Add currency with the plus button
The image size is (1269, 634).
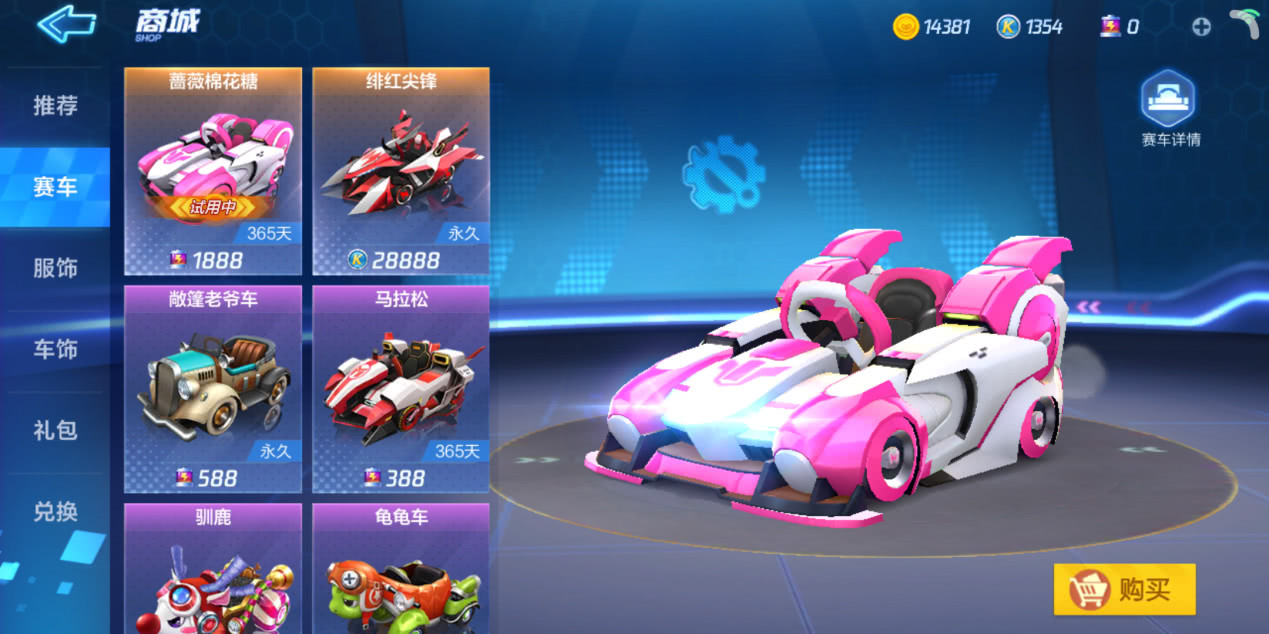click(1201, 27)
